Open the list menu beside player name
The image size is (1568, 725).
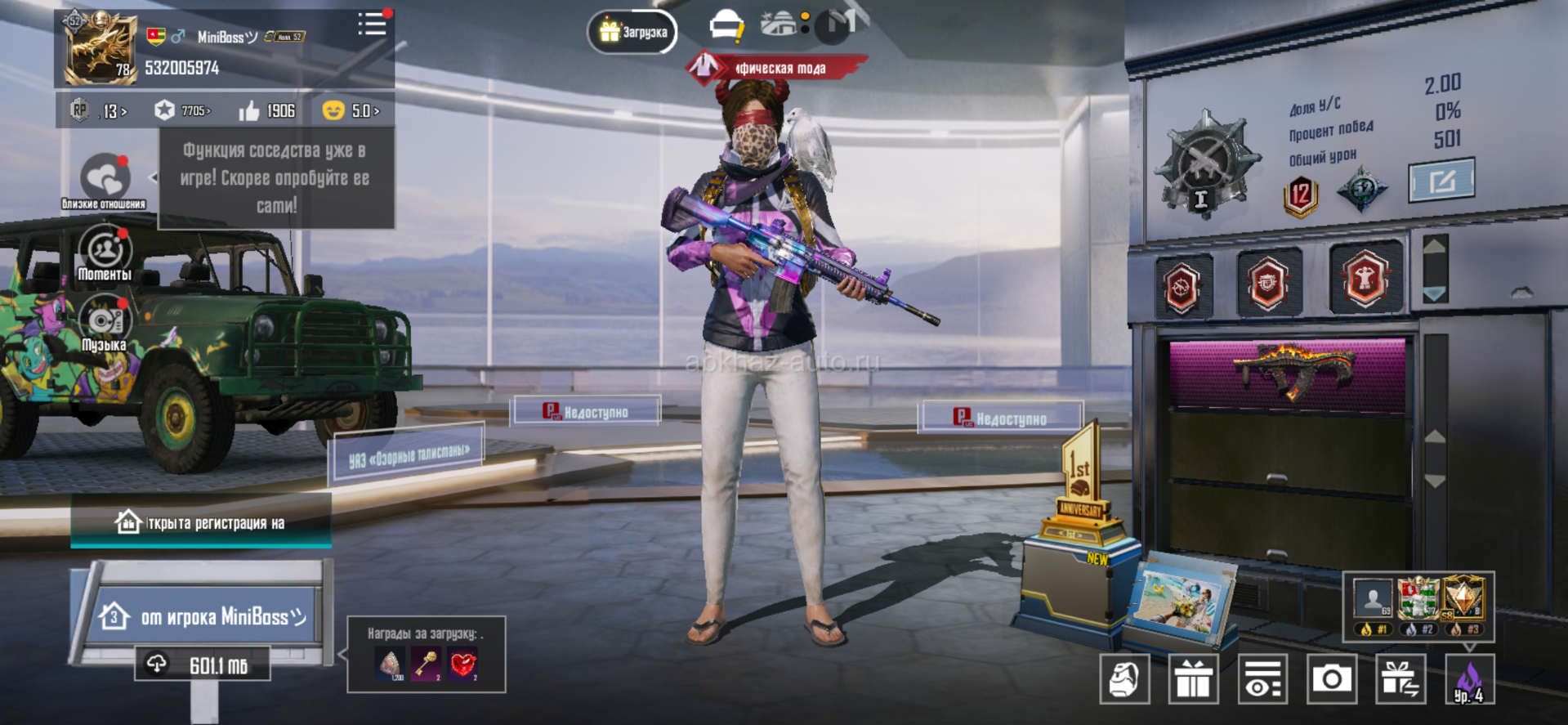(373, 24)
